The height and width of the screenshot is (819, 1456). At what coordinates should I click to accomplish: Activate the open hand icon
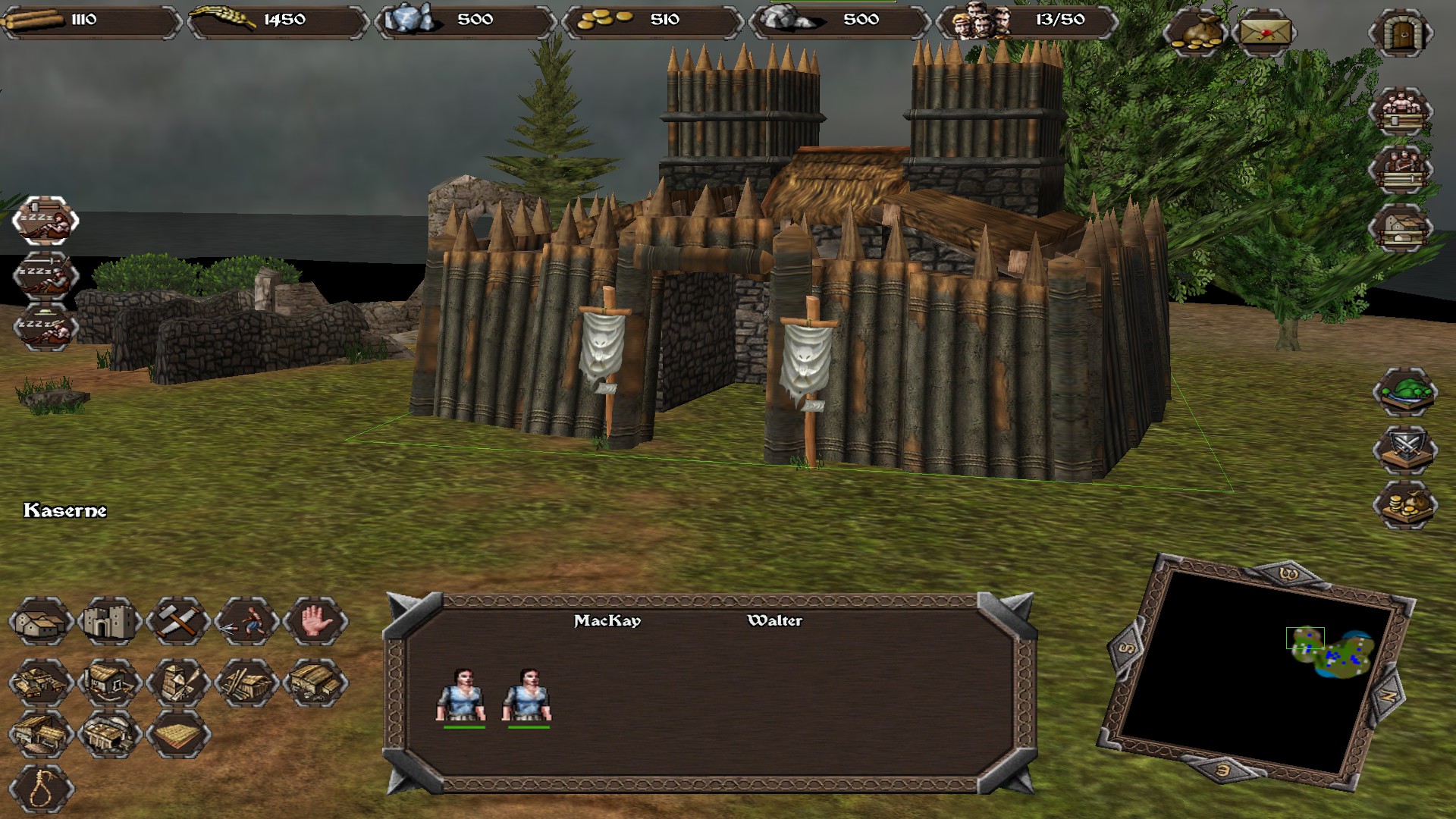coord(315,622)
